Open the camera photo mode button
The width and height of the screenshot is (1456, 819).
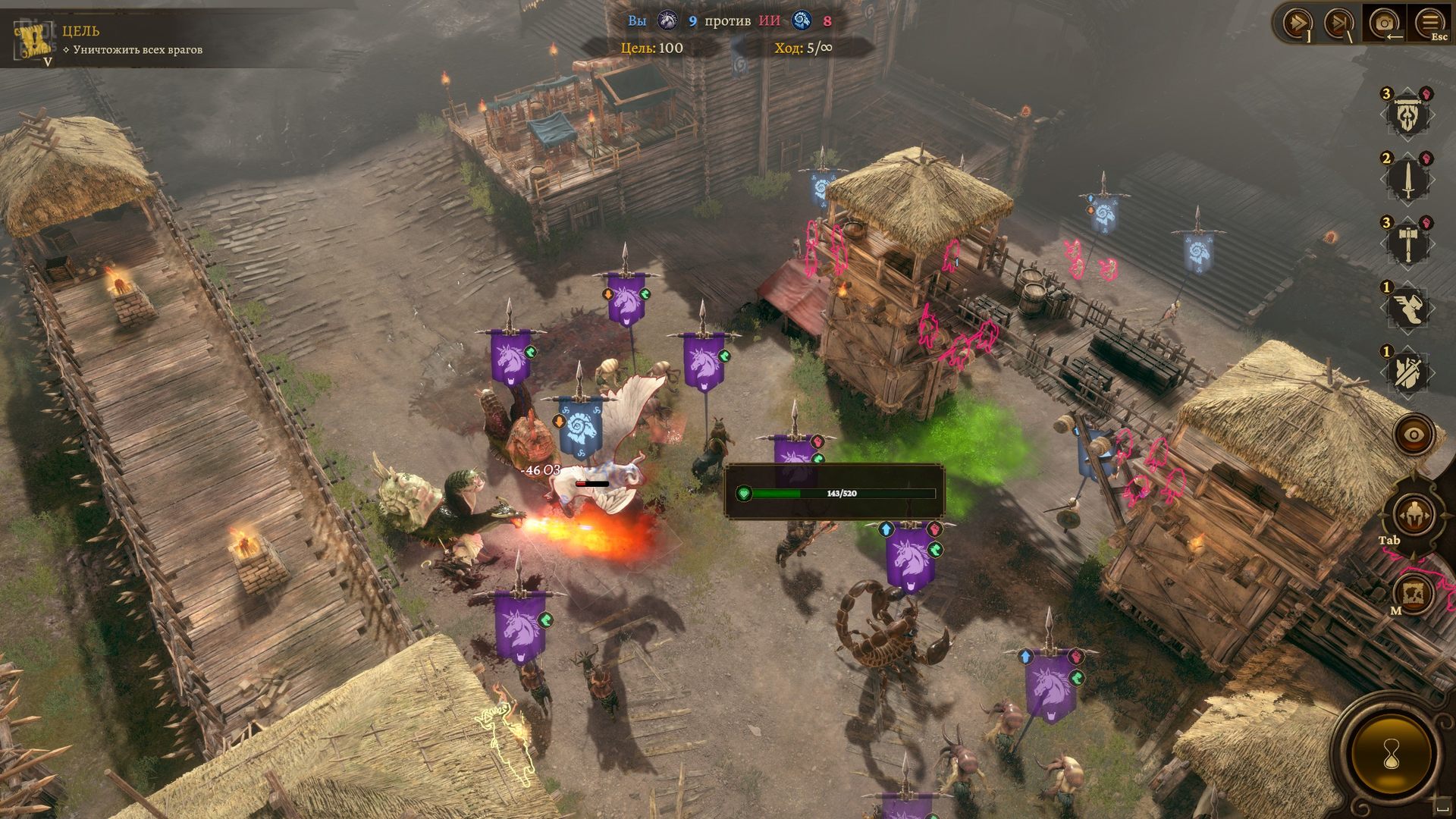(1385, 23)
